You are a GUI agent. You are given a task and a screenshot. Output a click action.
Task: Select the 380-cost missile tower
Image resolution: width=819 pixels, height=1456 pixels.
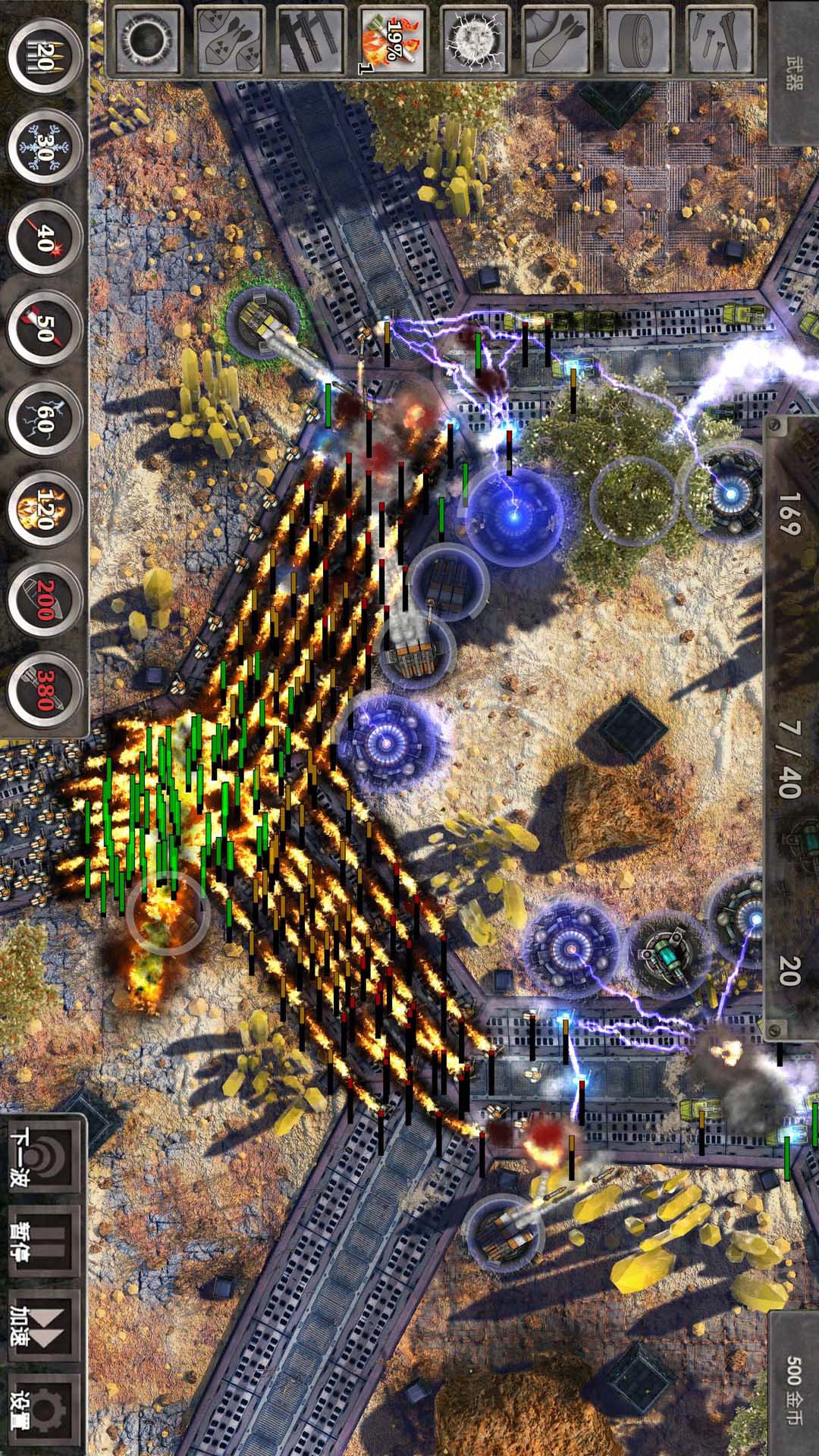(44, 689)
